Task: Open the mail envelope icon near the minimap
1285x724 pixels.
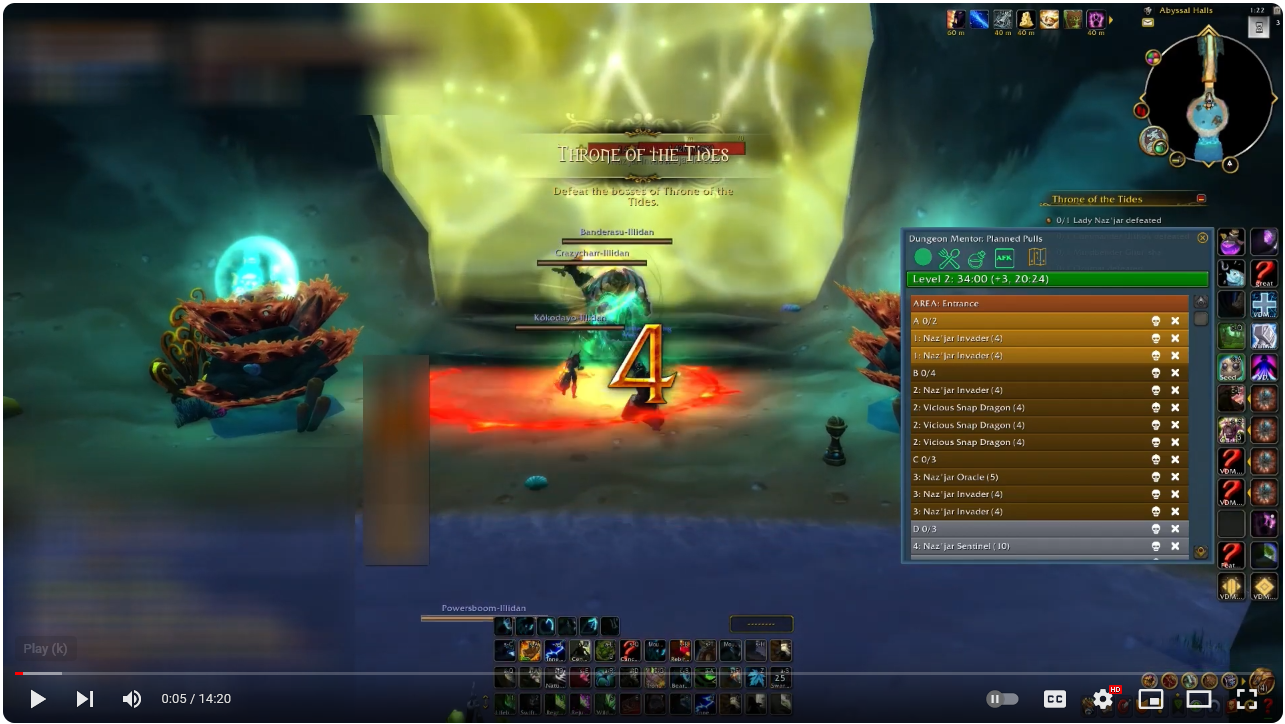Action: [1148, 21]
